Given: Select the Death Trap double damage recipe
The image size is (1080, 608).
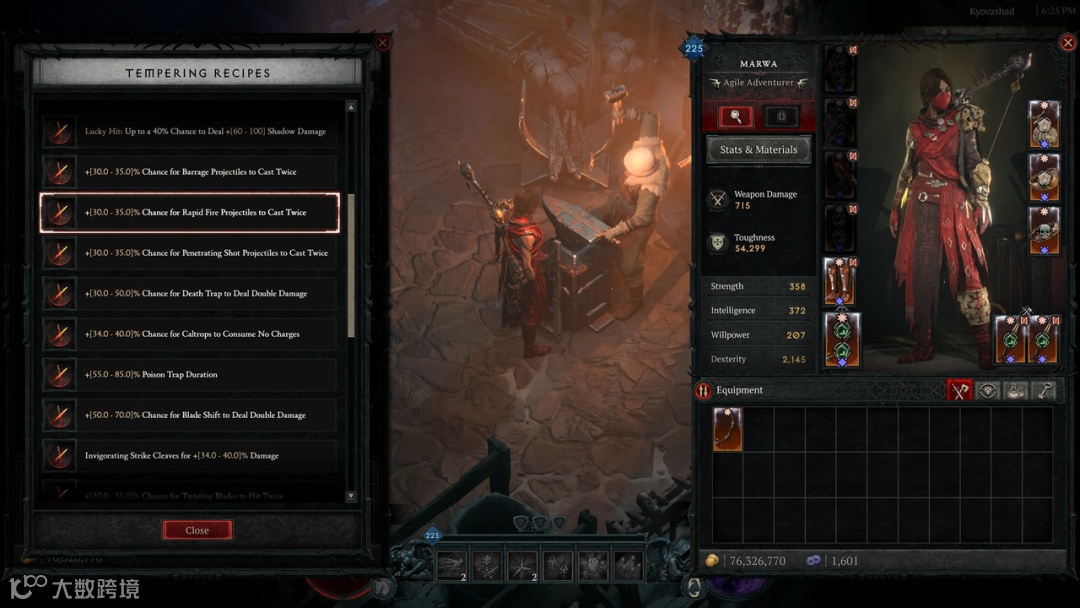Looking at the screenshot, I should (190, 294).
